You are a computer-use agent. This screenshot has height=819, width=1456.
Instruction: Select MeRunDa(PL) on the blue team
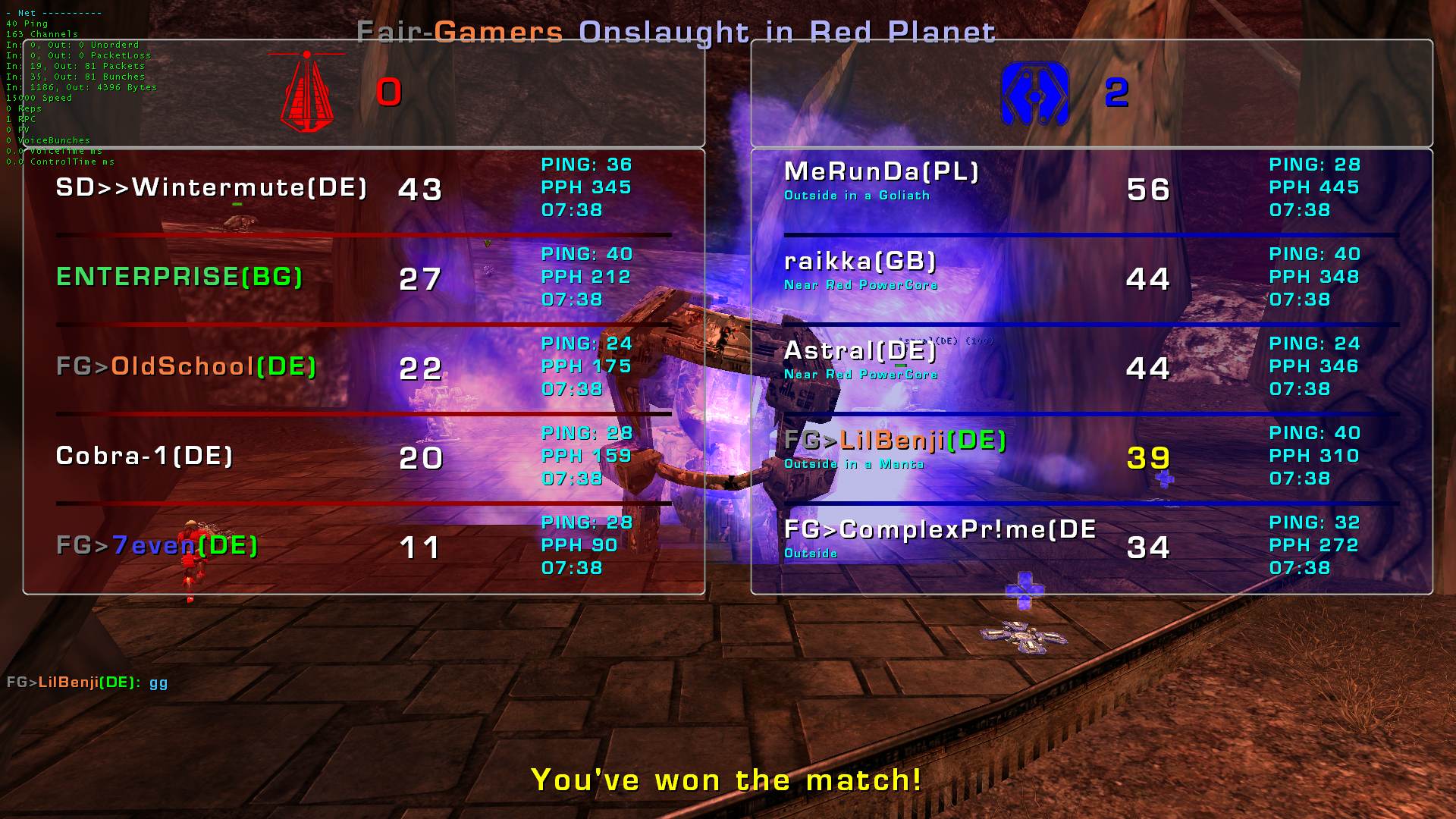(881, 172)
